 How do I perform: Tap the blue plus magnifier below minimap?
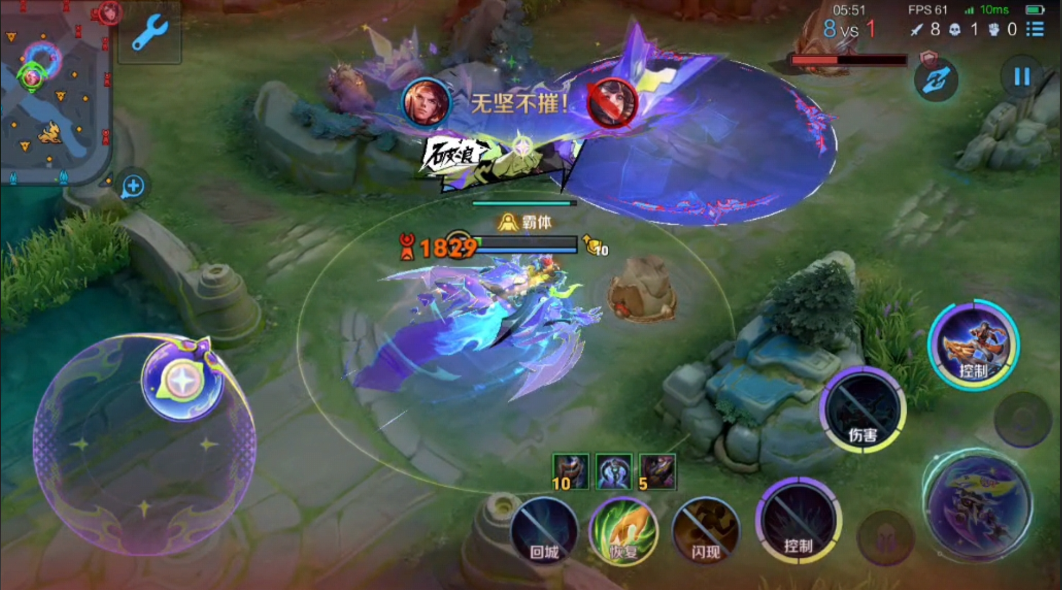[x=133, y=186]
